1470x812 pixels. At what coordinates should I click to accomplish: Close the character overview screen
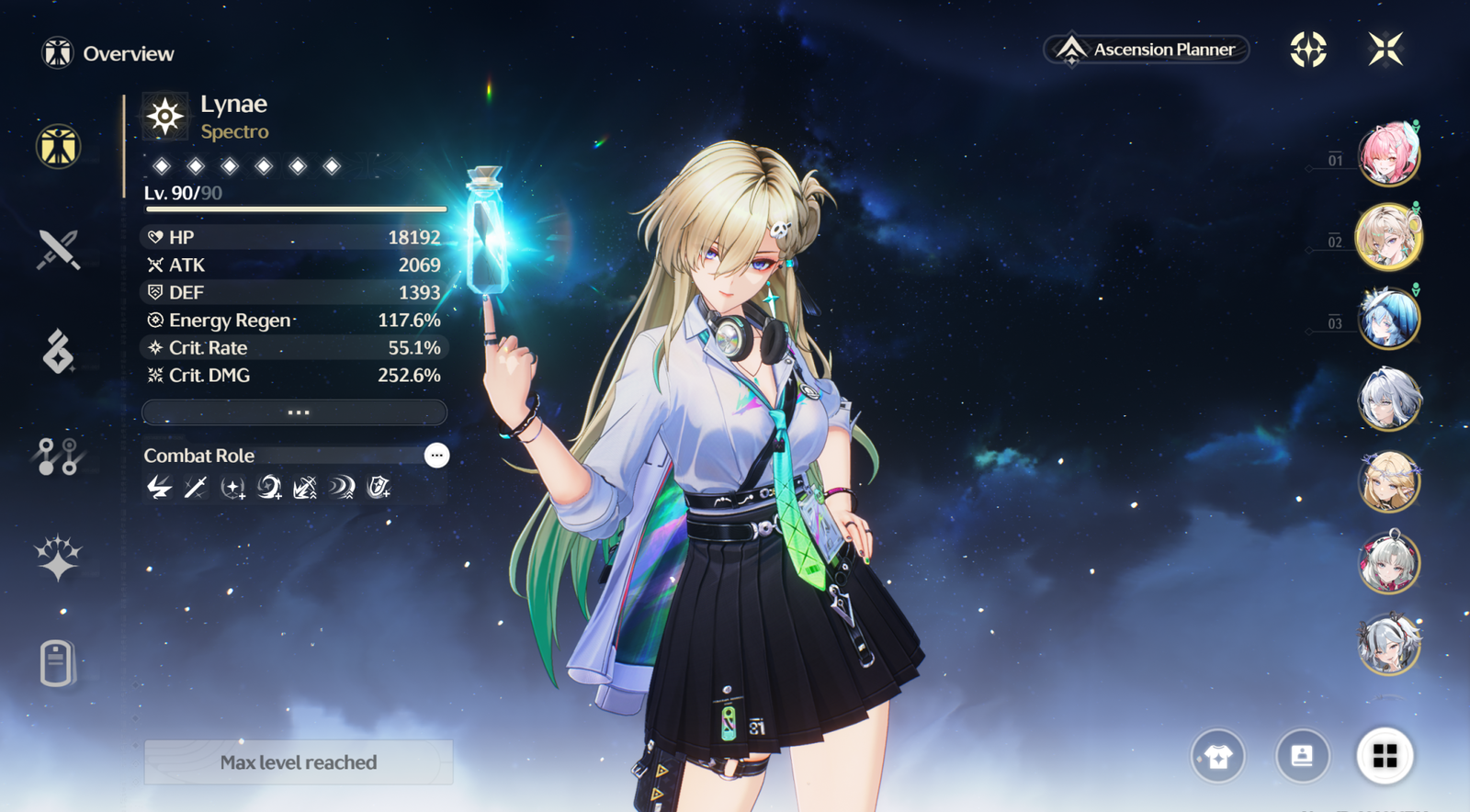(x=1385, y=50)
